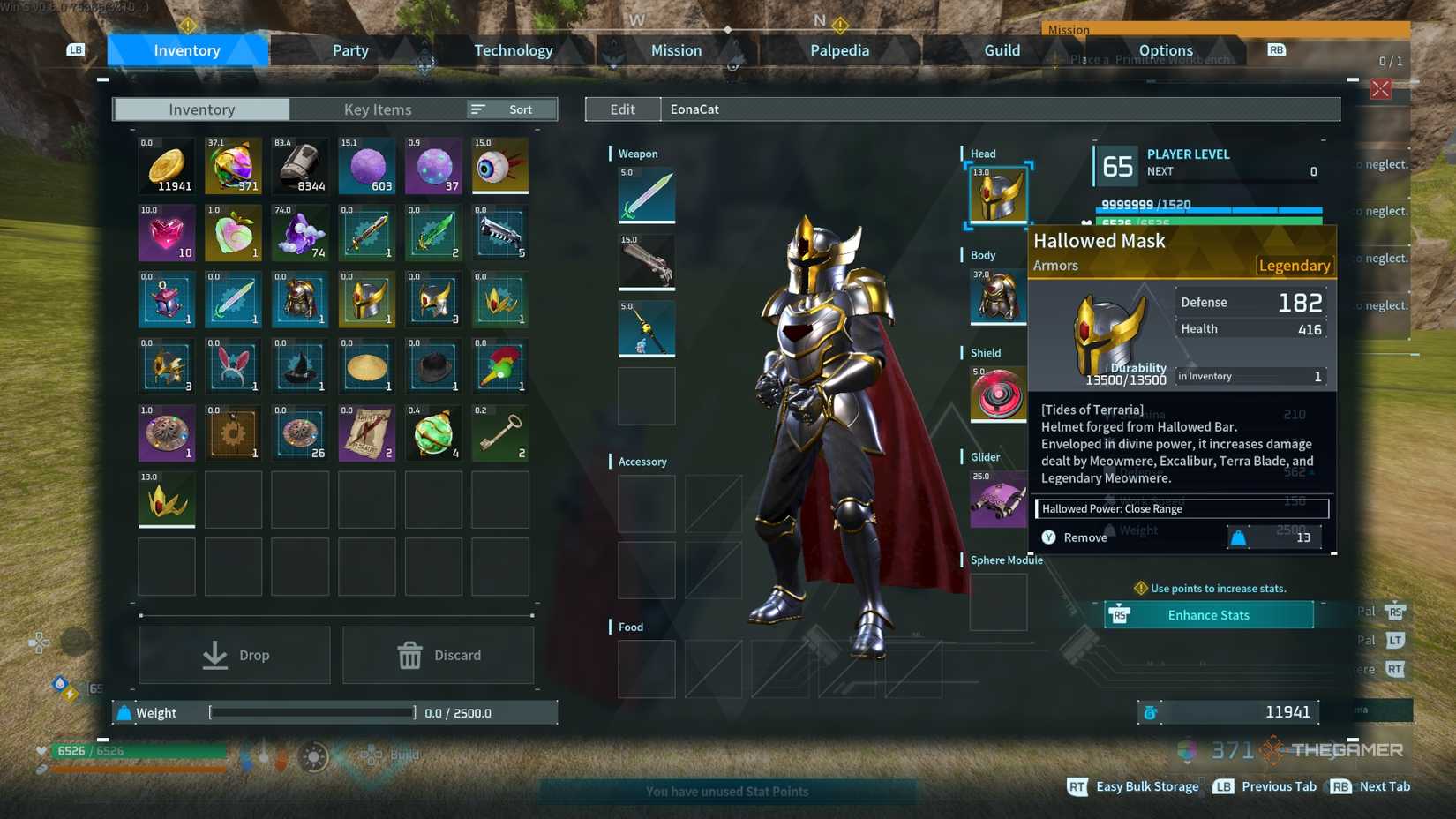Screen dimensions: 1456x819
Task: Select the gold coin stack in the inventory
Action: [166, 165]
